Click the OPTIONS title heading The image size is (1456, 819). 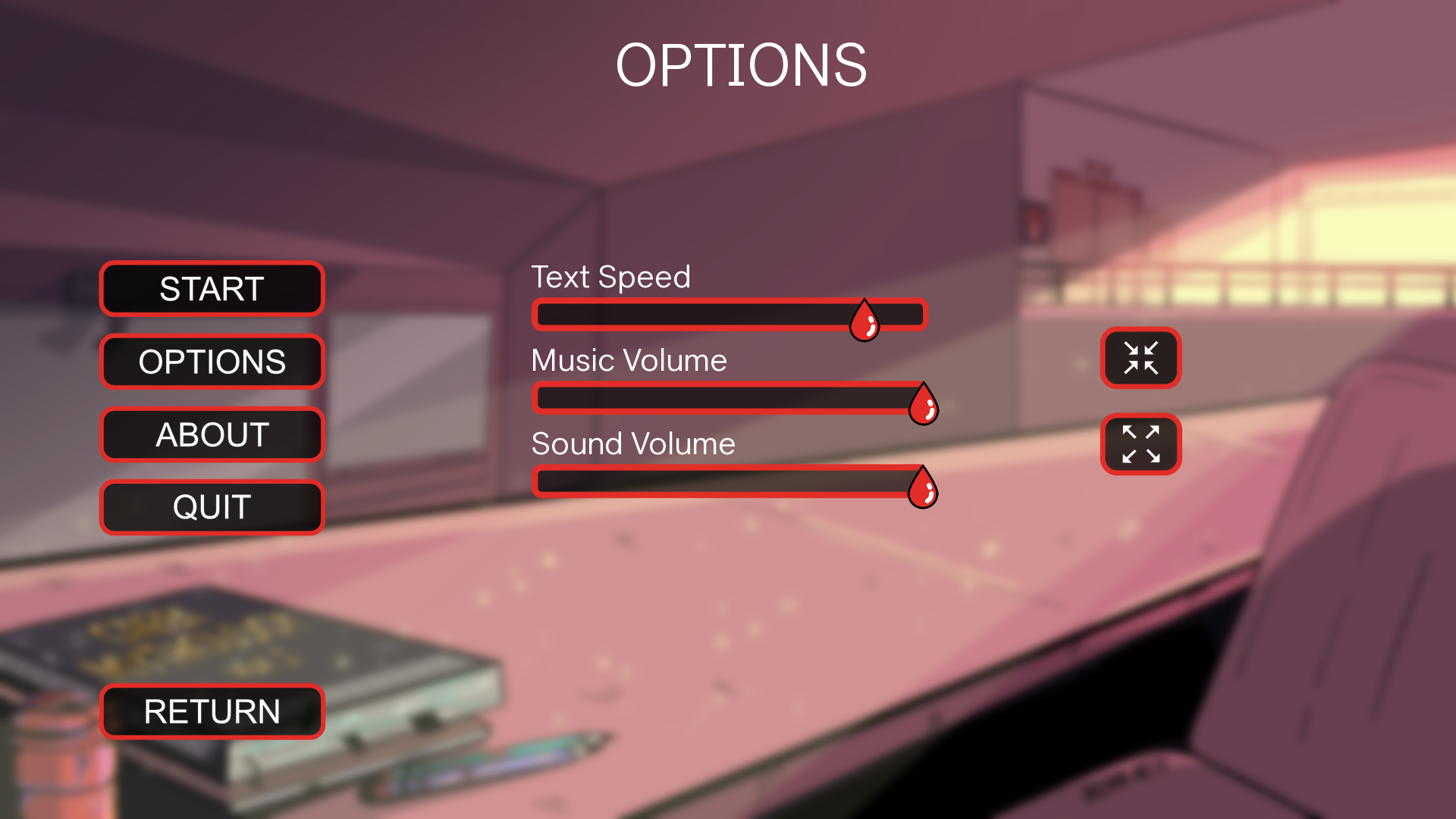(x=742, y=64)
